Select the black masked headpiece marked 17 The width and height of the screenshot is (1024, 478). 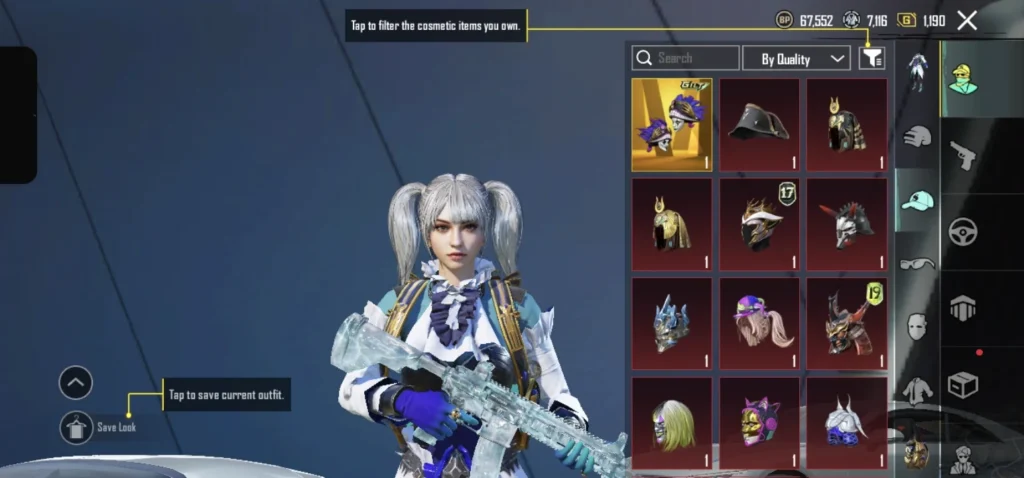tap(759, 223)
